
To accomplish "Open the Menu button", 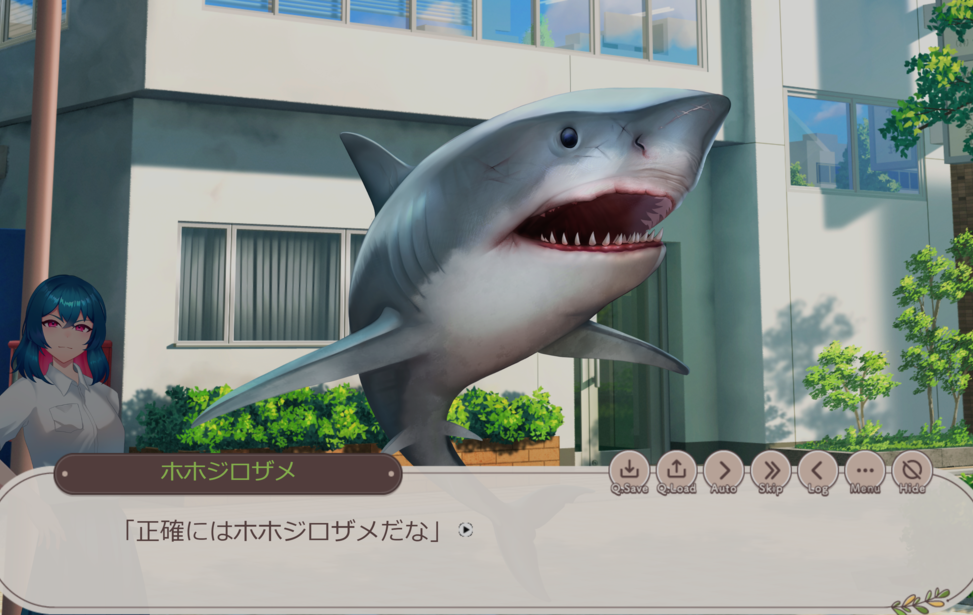I will tap(865, 469).
